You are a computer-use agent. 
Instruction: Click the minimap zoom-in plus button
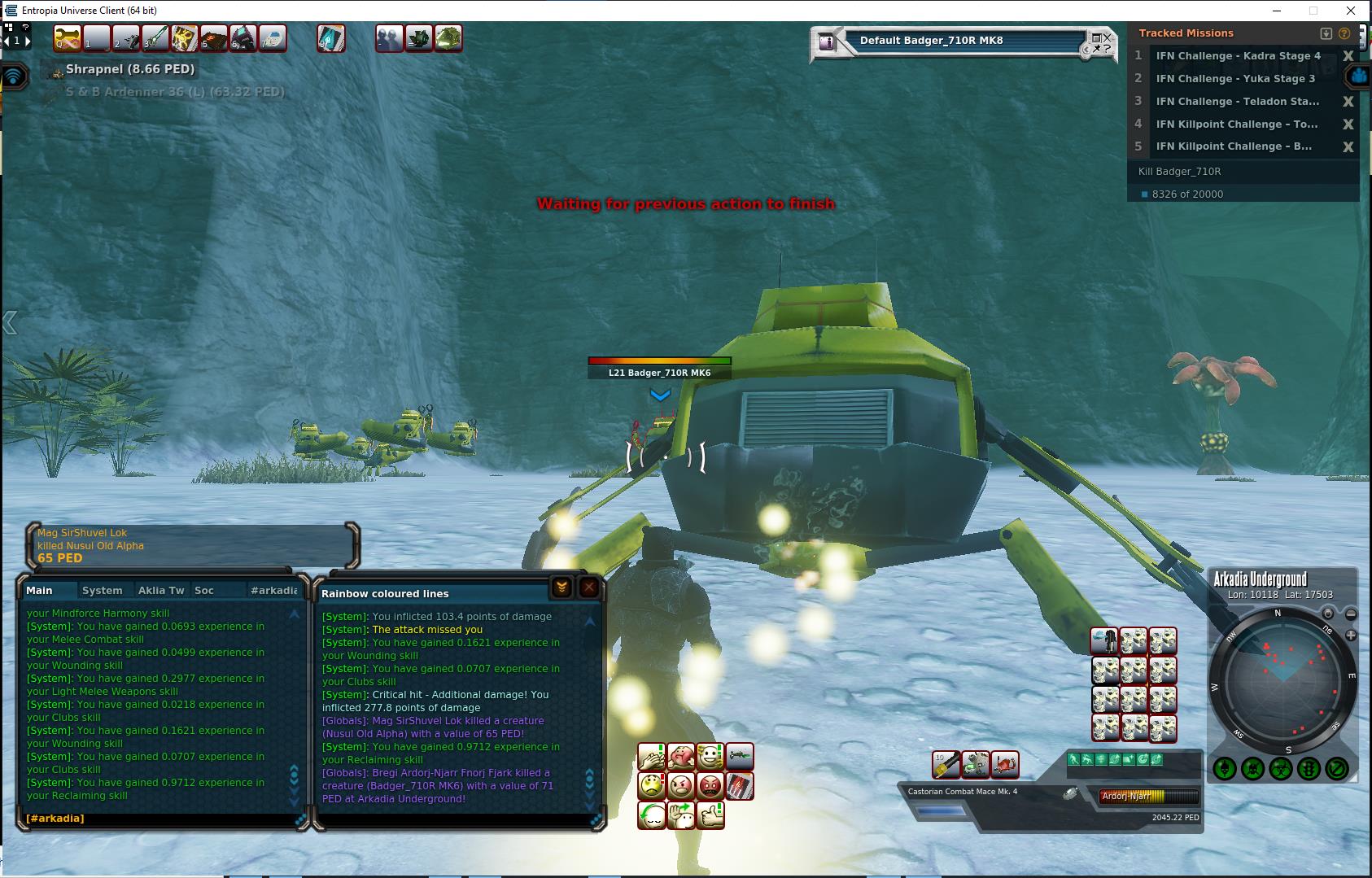tap(1351, 635)
